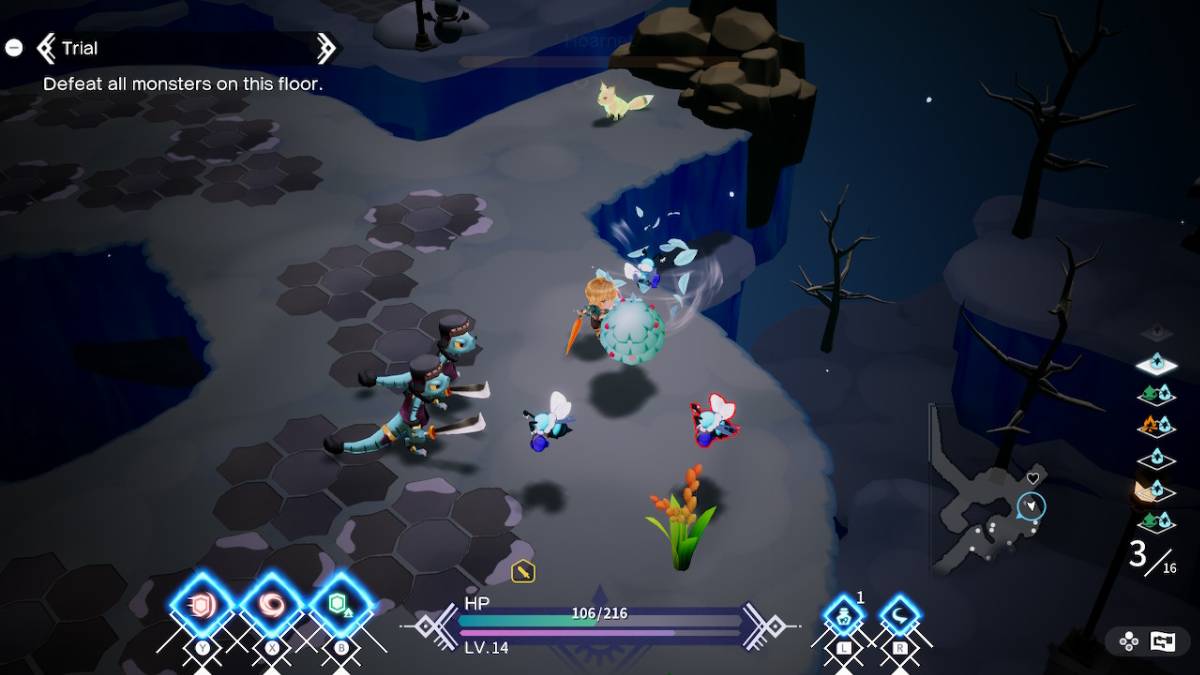Select the heart marker on minimap
Viewport: 1200px width, 675px height.
coord(1033,478)
